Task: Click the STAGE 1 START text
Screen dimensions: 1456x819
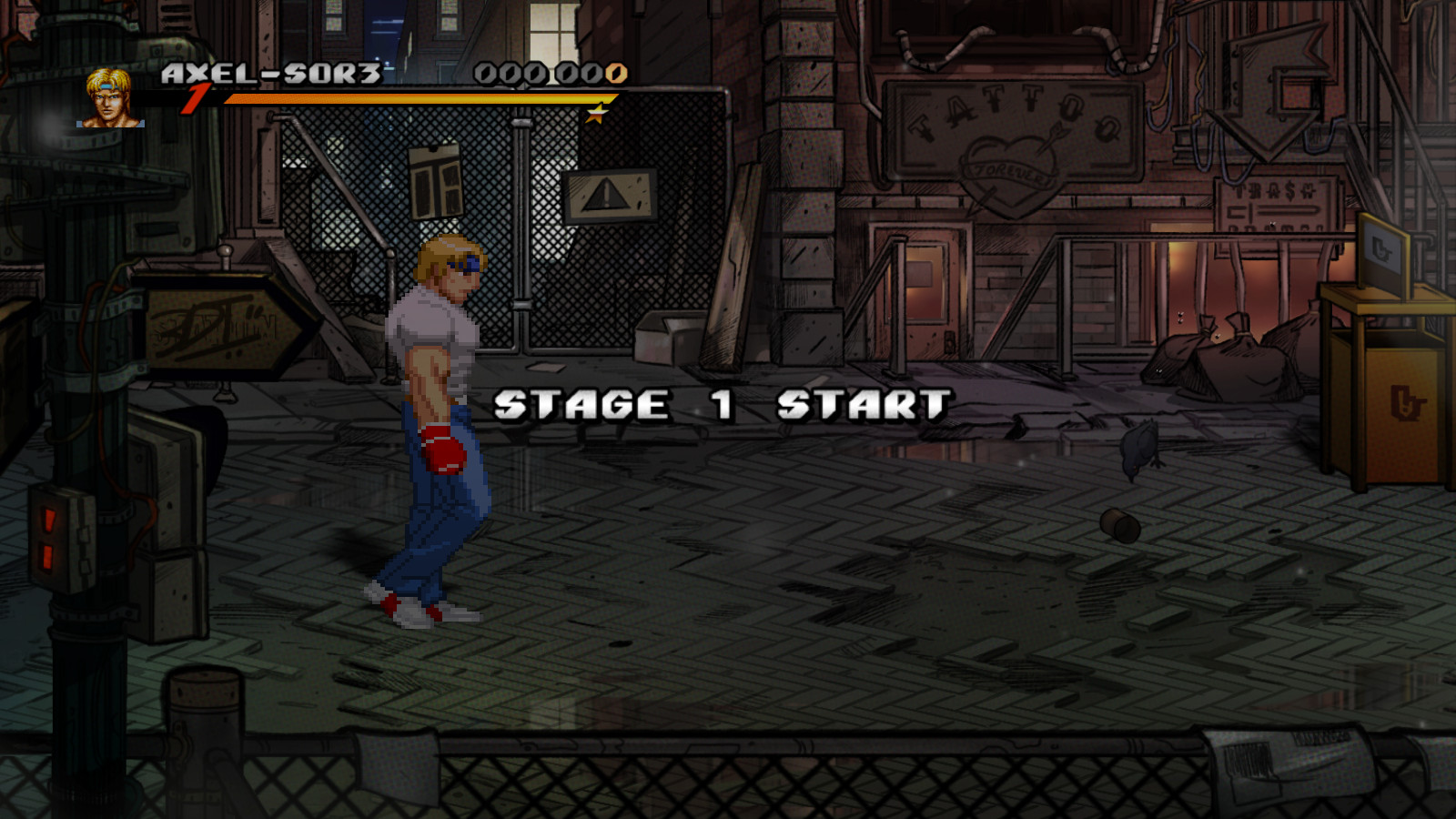Action: [719, 403]
